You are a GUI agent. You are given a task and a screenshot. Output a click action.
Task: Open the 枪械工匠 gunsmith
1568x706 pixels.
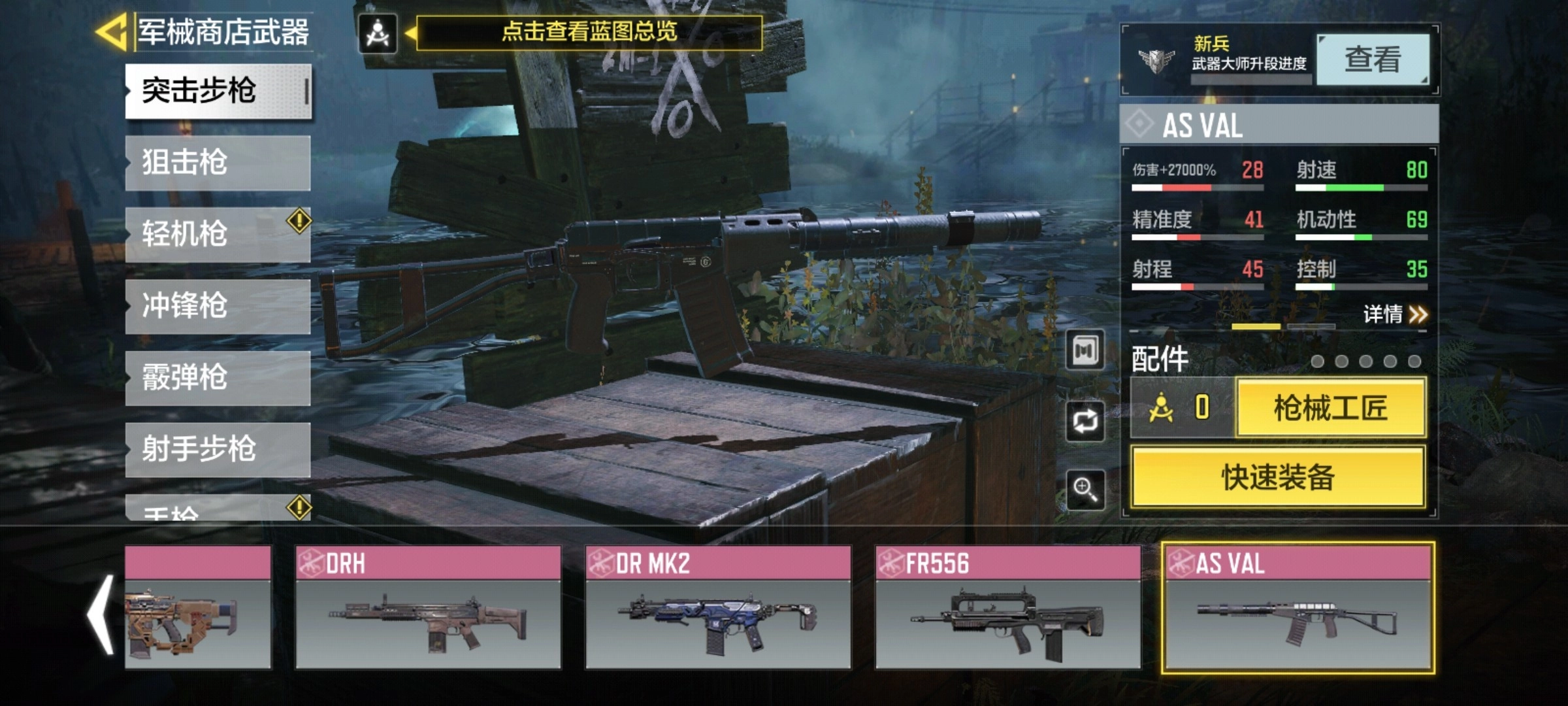tap(1330, 408)
